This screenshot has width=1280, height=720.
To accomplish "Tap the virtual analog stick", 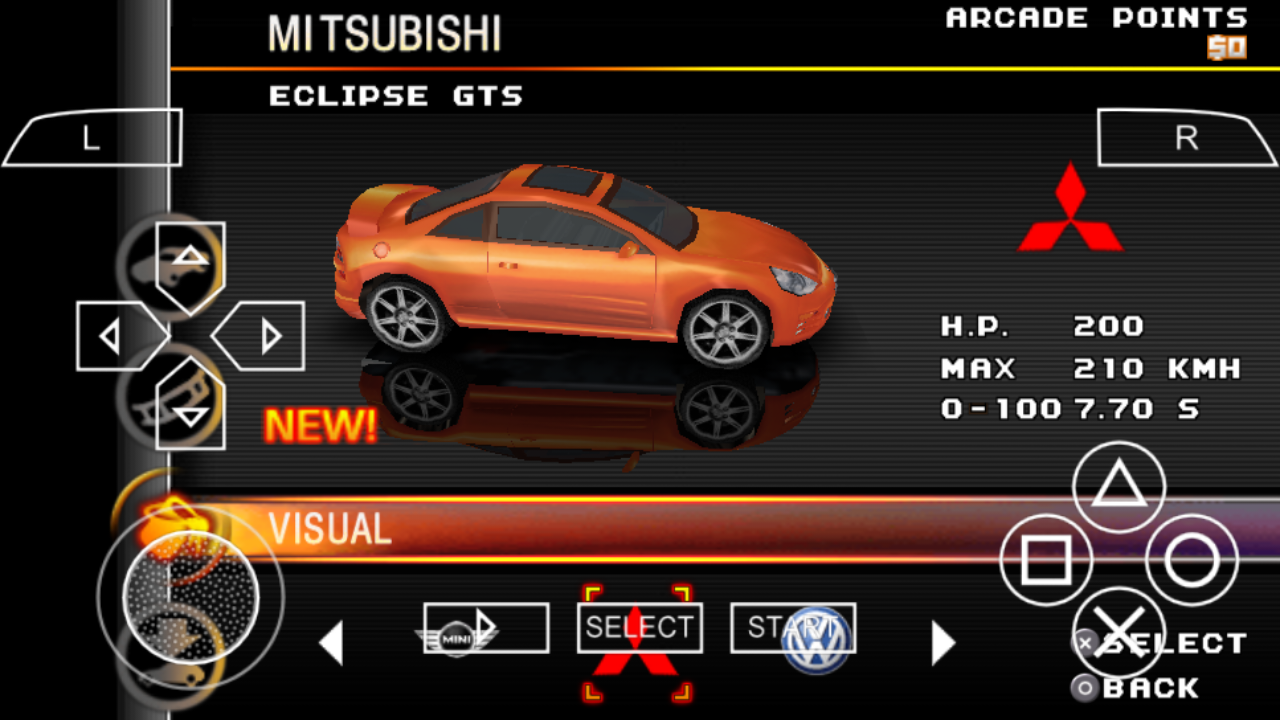I will [x=190, y=597].
